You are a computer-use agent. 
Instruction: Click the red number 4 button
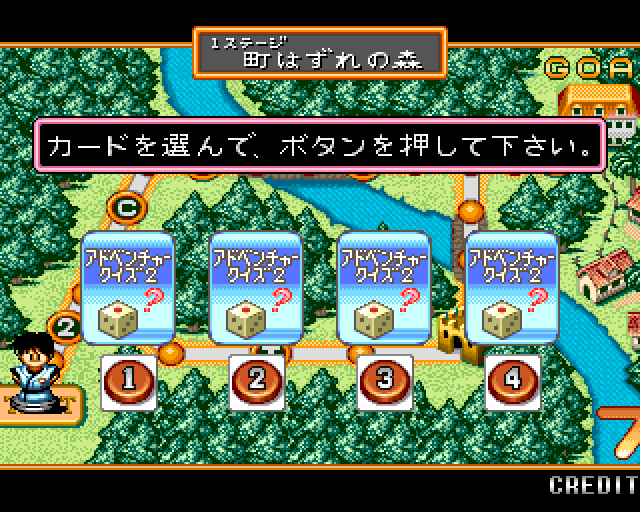tap(513, 381)
